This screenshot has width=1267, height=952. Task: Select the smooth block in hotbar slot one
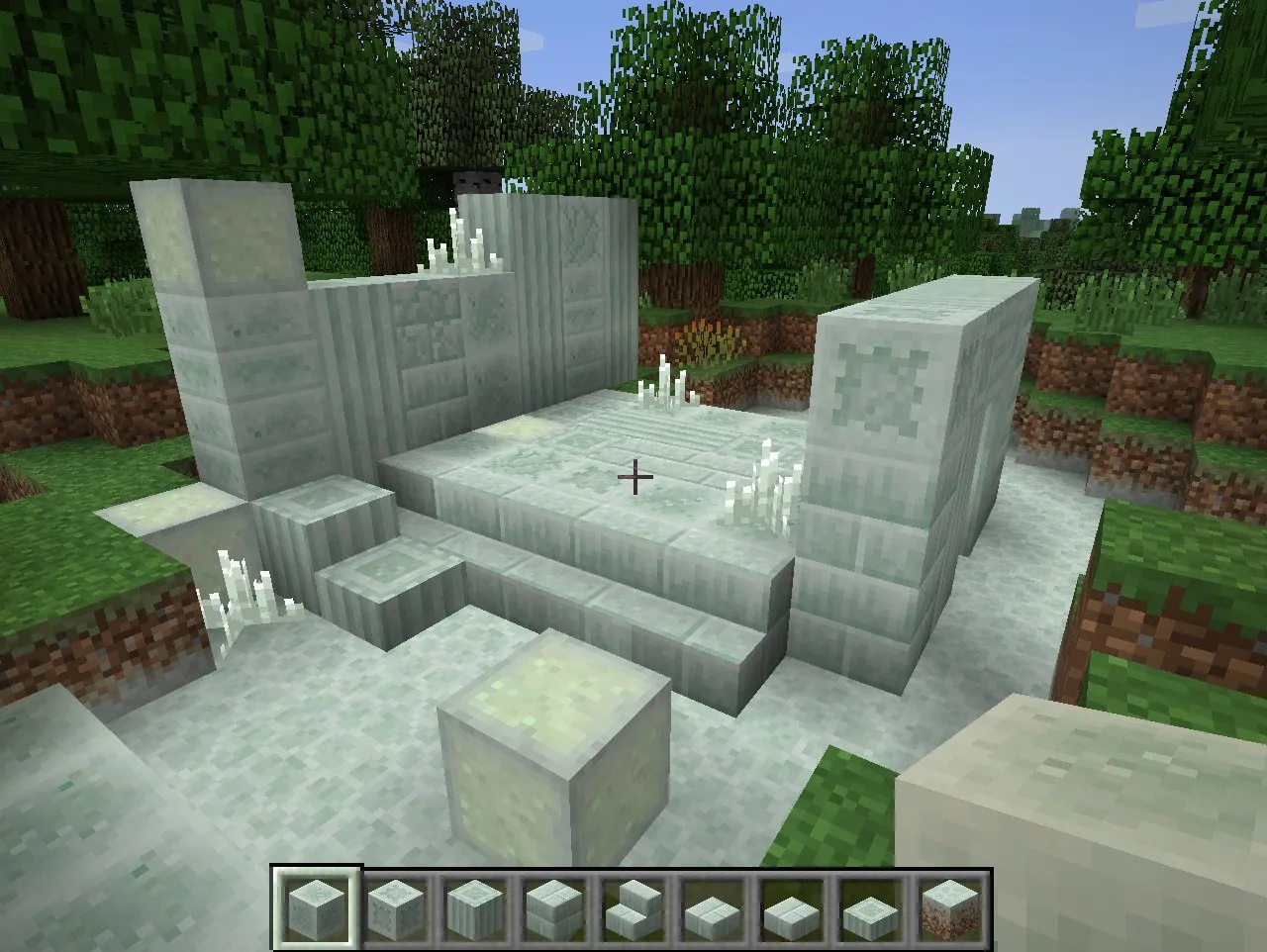coord(317,905)
